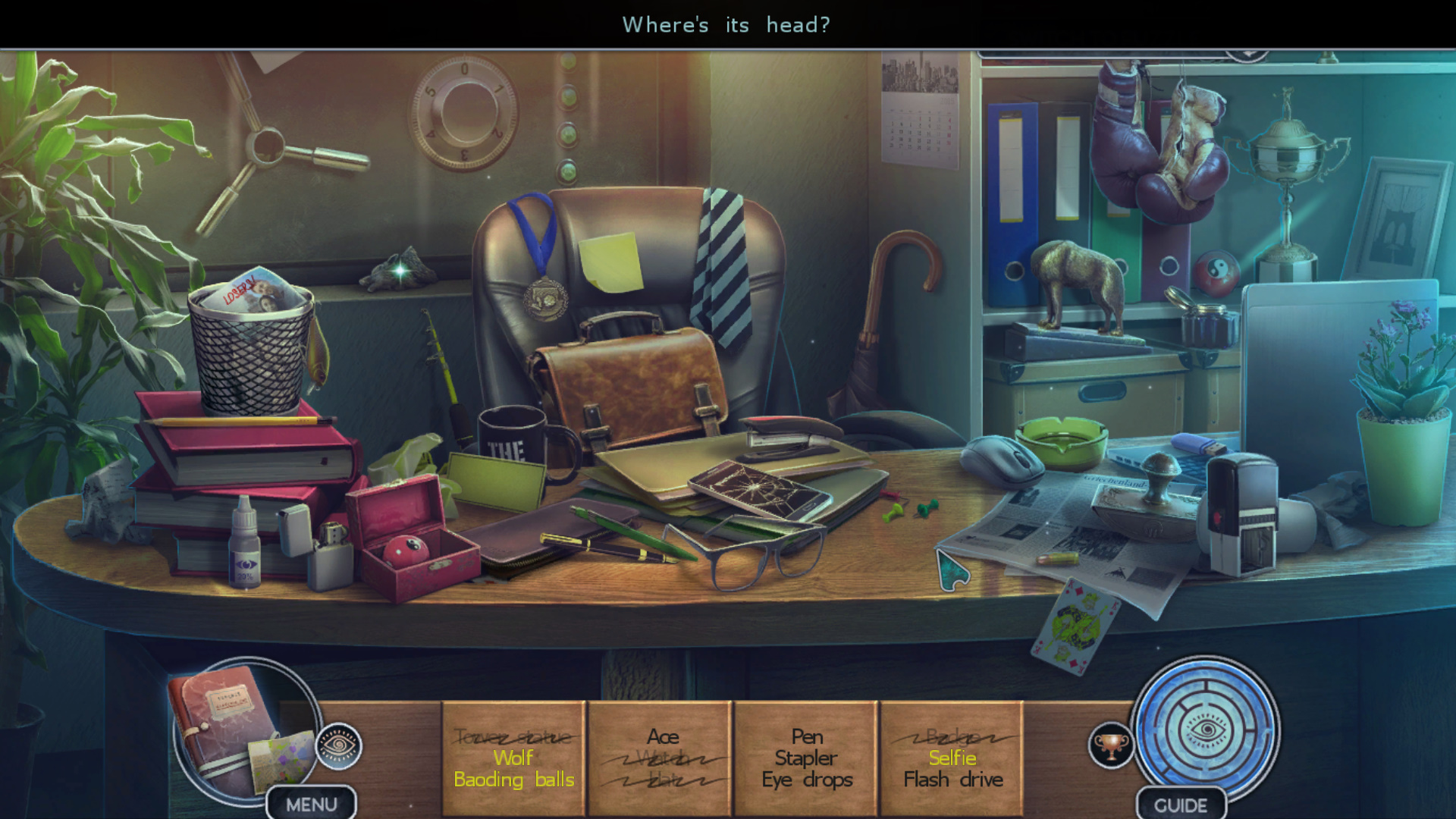Click the small eye icon beside the journal
The image size is (1456, 819).
click(x=338, y=745)
